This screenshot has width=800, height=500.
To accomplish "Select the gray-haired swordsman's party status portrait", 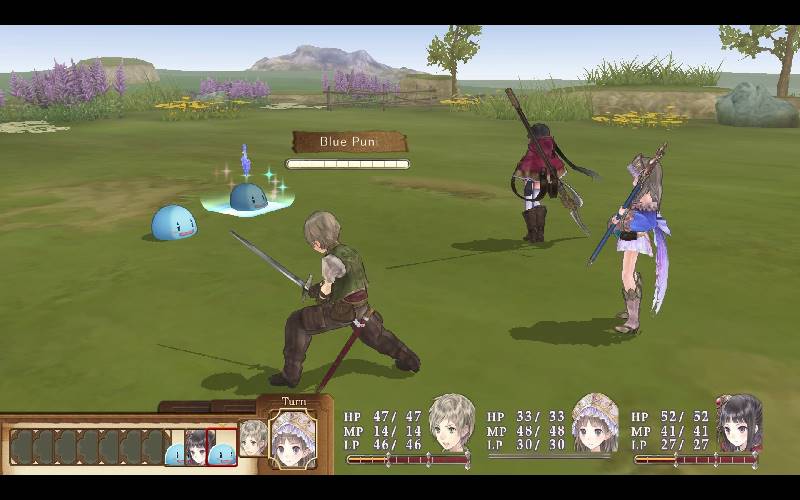I will click(451, 422).
